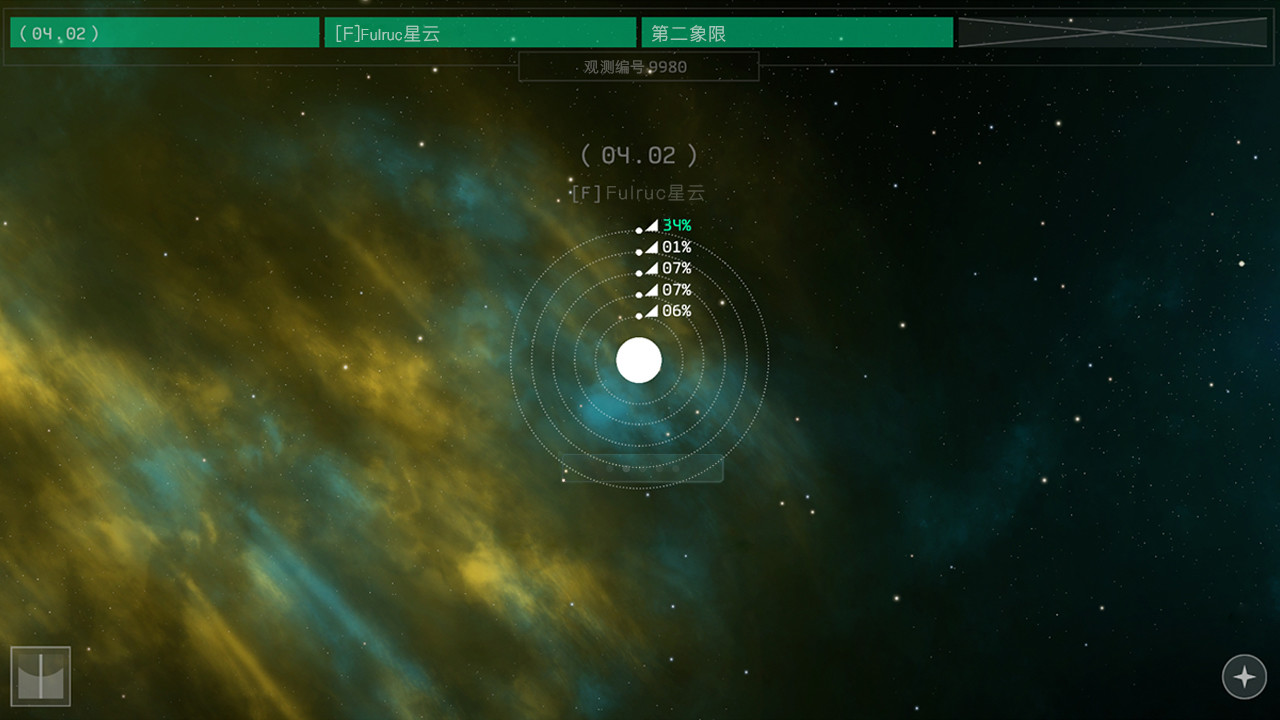Click the signal triangle next to 06%
Image resolution: width=1280 pixels, height=720 pixels.
[x=652, y=311]
